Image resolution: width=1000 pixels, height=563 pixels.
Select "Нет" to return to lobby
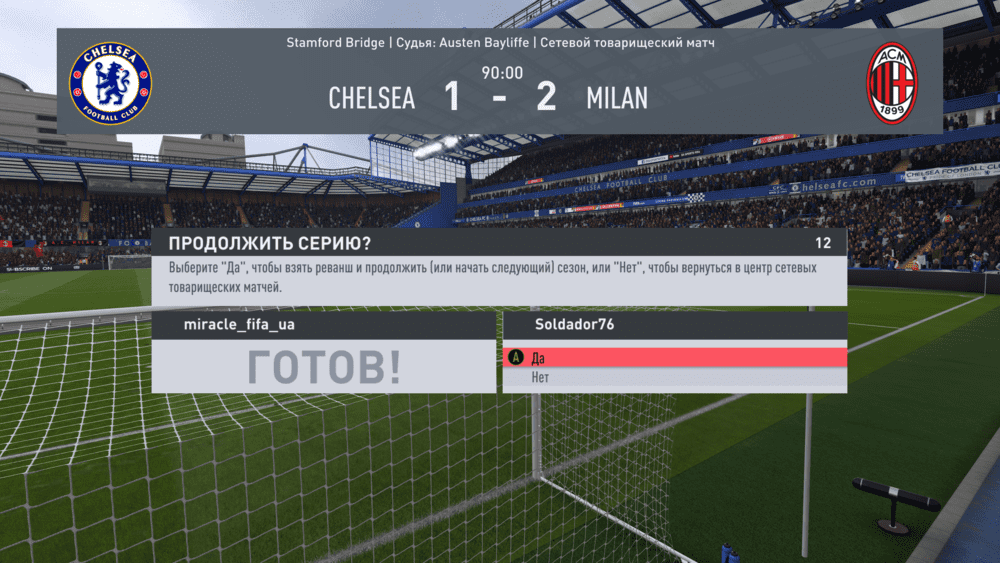(674, 378)
